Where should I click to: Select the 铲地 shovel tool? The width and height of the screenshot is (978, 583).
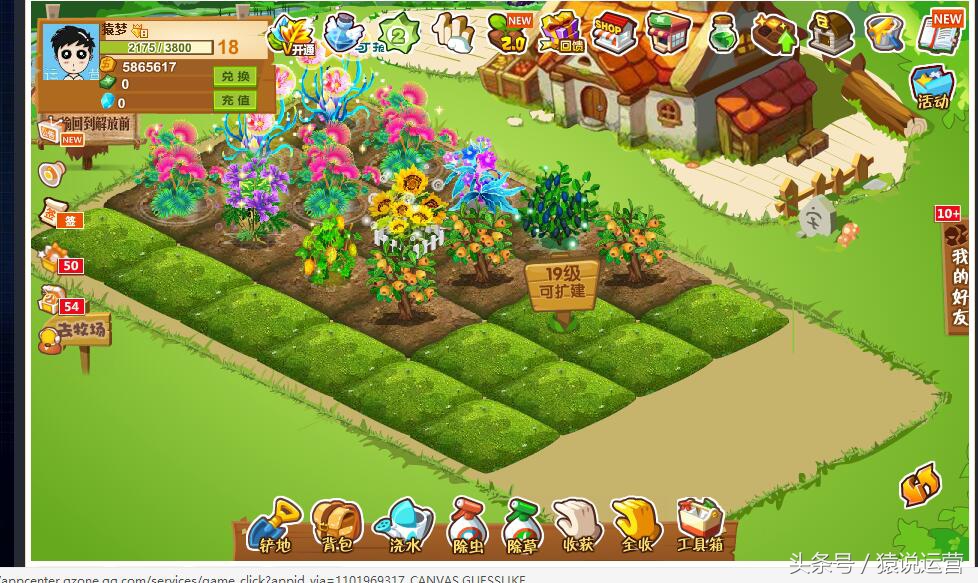point(274,526)
